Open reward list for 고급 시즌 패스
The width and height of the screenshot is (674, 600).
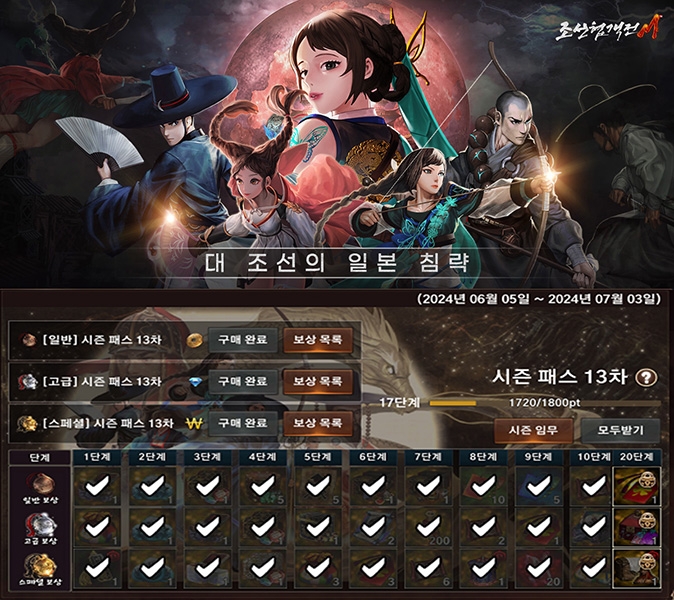click(x=317, y=382)
